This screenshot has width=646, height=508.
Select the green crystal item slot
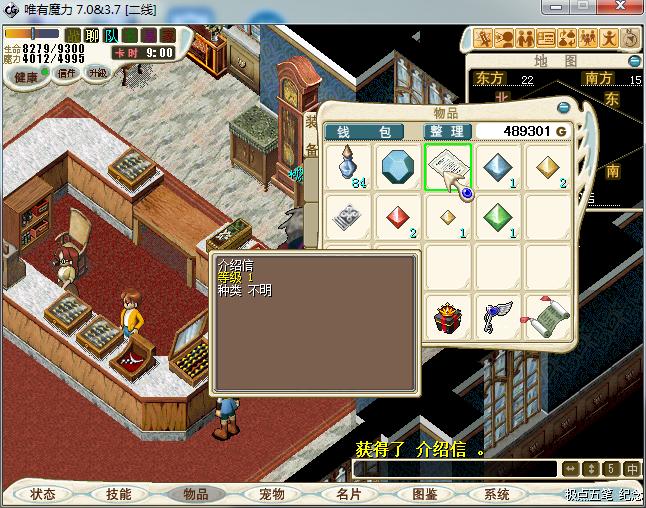click(x=498, y=216)
